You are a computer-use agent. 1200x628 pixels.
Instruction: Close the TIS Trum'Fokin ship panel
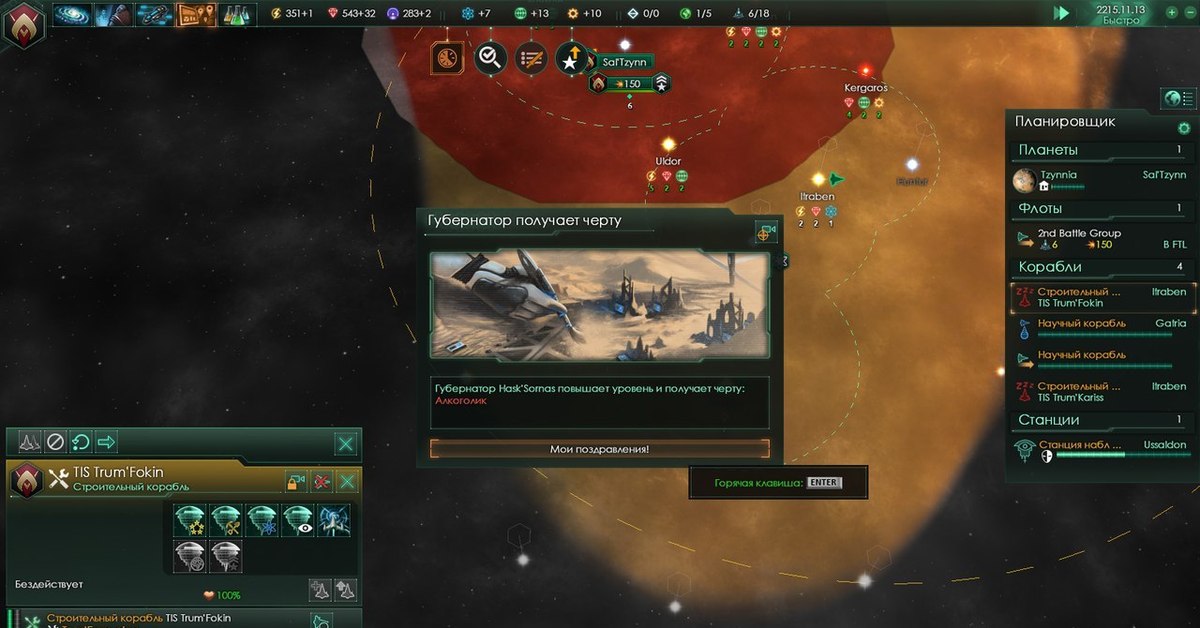point(347,482)
